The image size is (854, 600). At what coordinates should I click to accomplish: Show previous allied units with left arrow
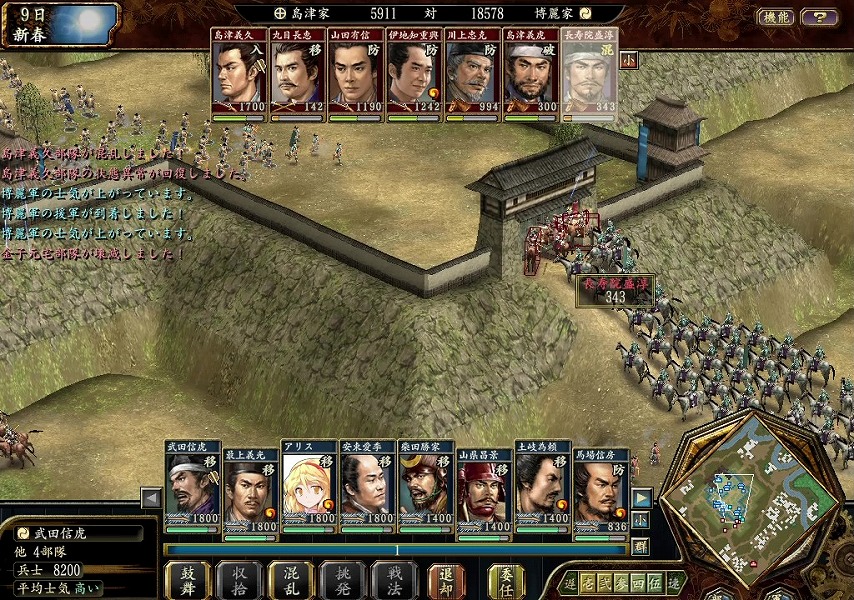[x=151, y=498]
